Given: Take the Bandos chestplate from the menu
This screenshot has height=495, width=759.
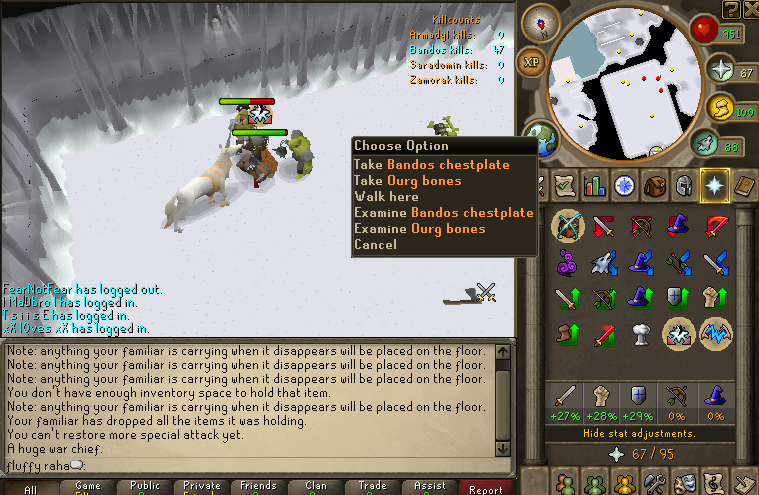Looking at the screenshot, I should point(431,165).
